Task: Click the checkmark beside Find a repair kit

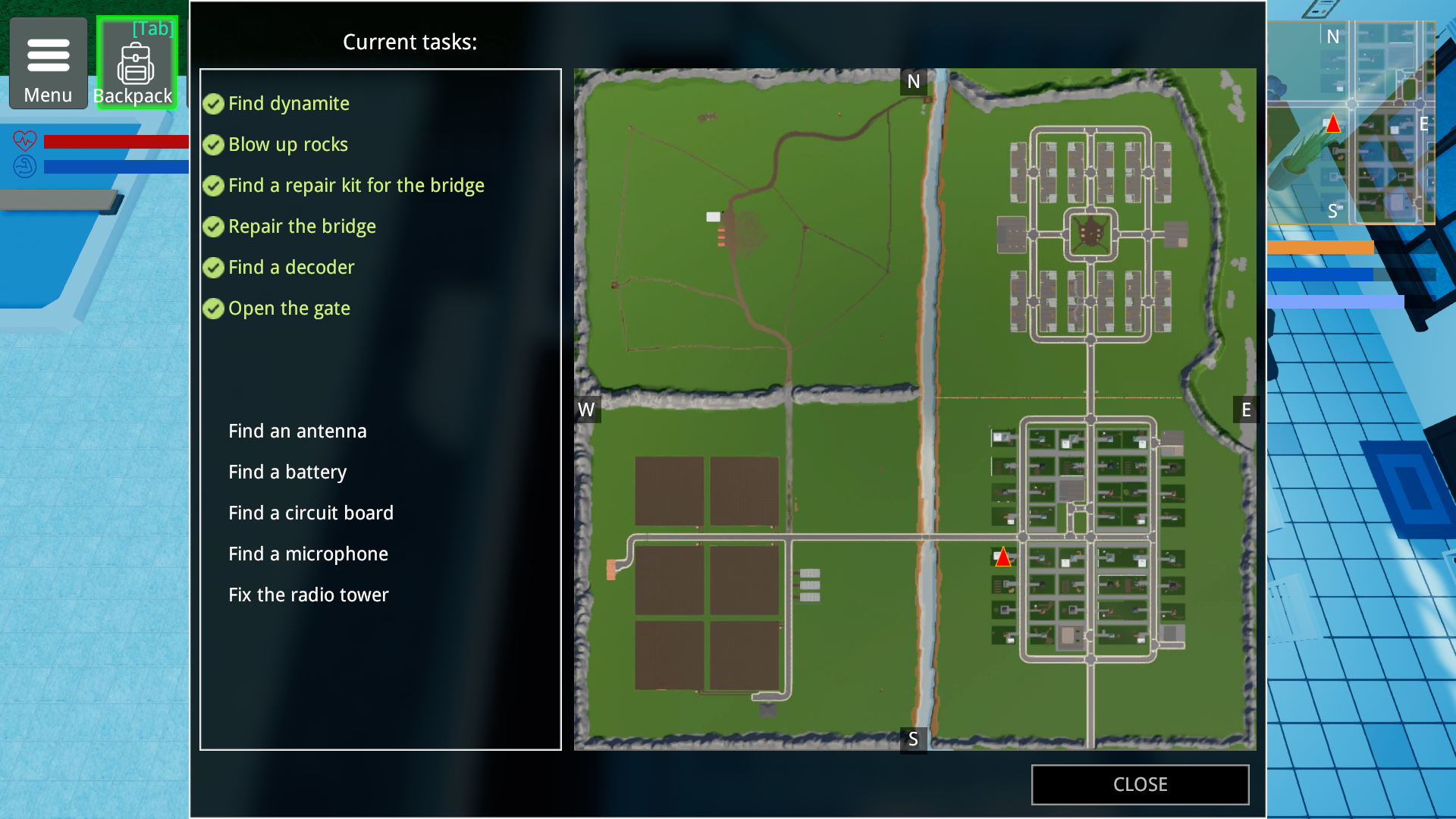Action: [x=213, y=185]
